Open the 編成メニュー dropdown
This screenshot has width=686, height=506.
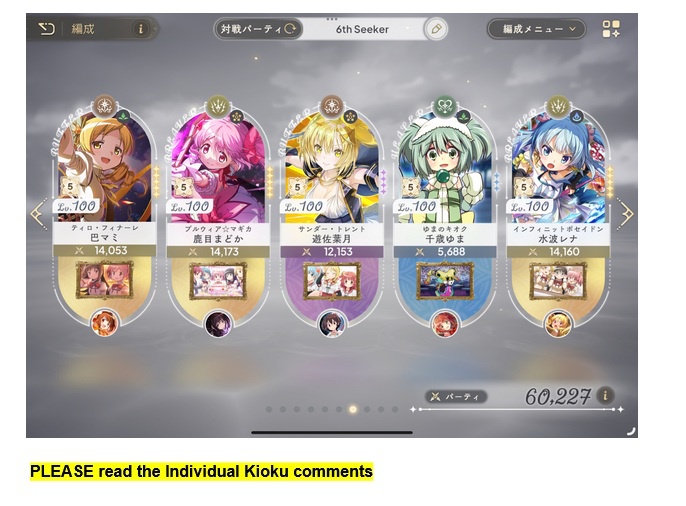pyautogui.click(x=535, y=29)
